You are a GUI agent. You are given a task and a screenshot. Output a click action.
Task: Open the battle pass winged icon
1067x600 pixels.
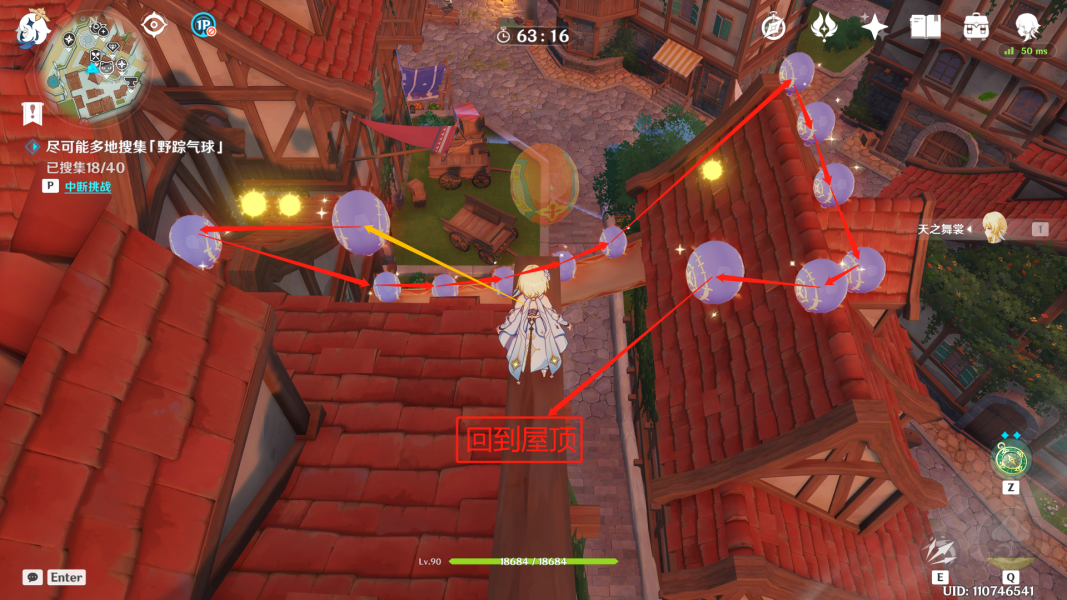pos(824,26)
